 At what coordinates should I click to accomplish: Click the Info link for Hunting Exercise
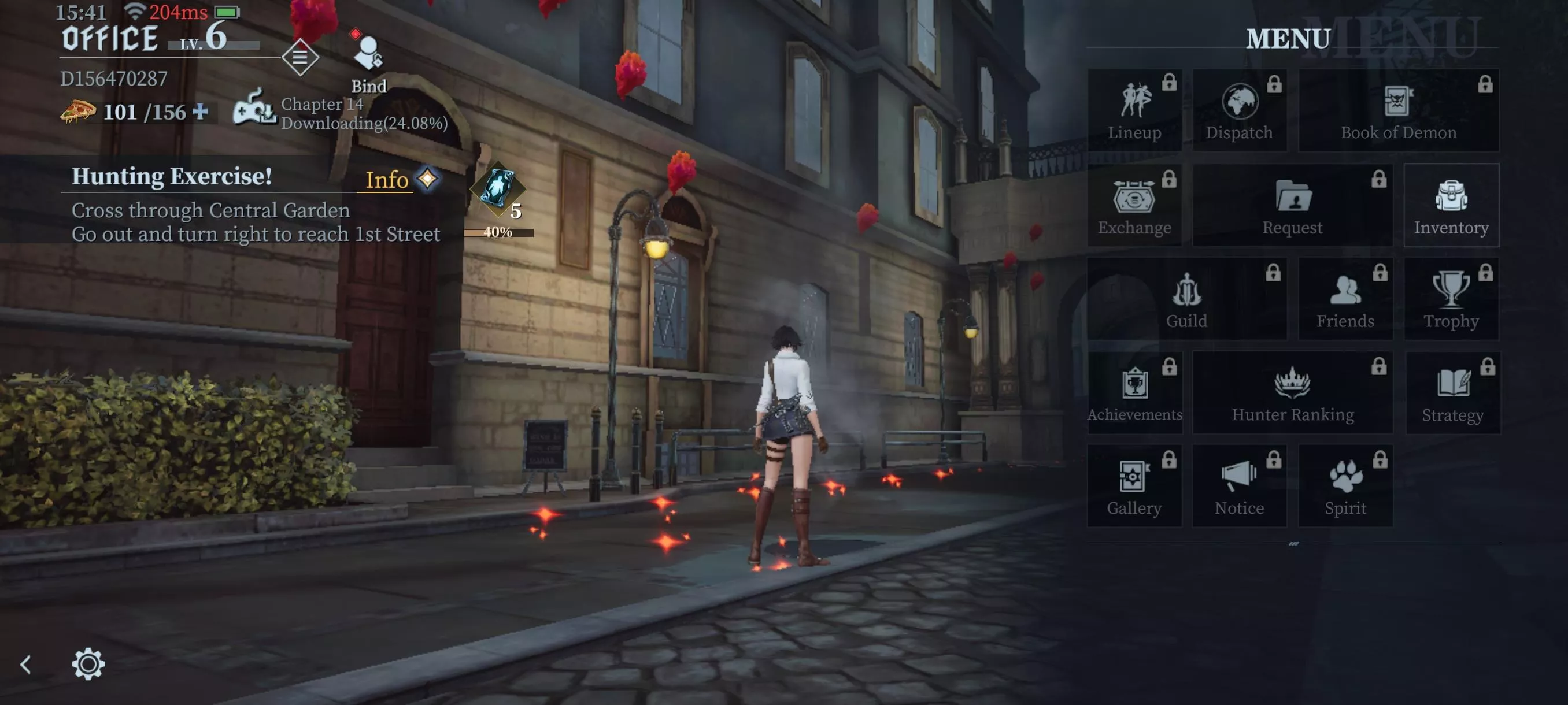tap(387, 180)
